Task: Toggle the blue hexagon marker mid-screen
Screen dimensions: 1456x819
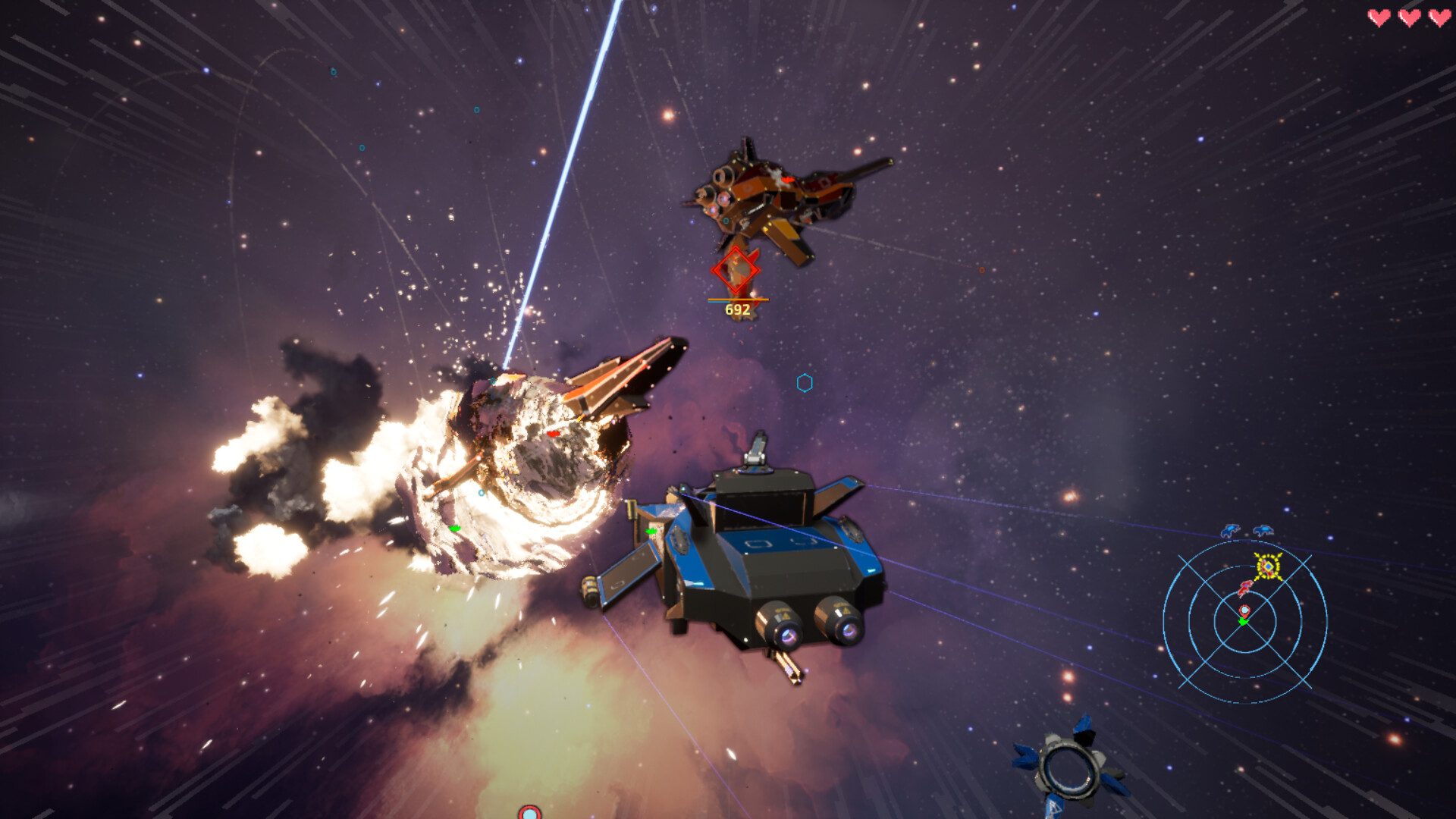Action: pyautogui.click(x=803, y=384)
